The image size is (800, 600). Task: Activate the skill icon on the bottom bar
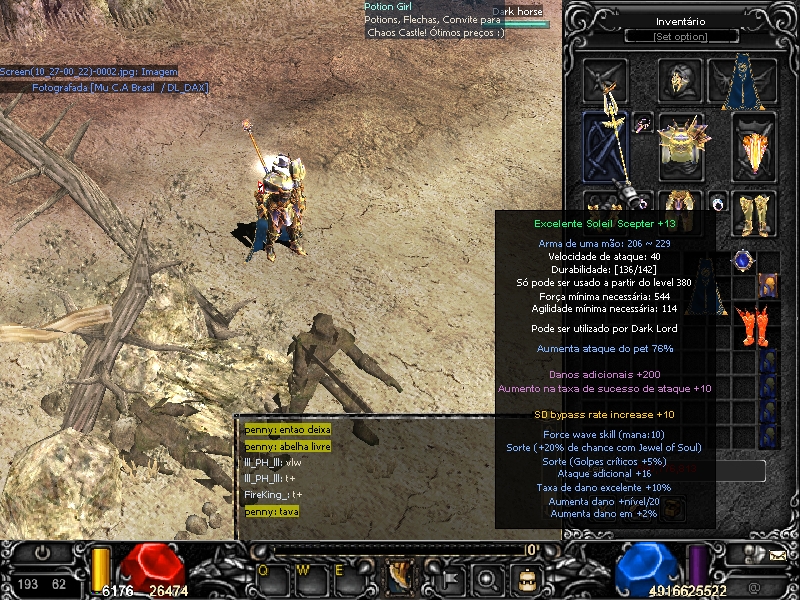(x=400, y=576)
